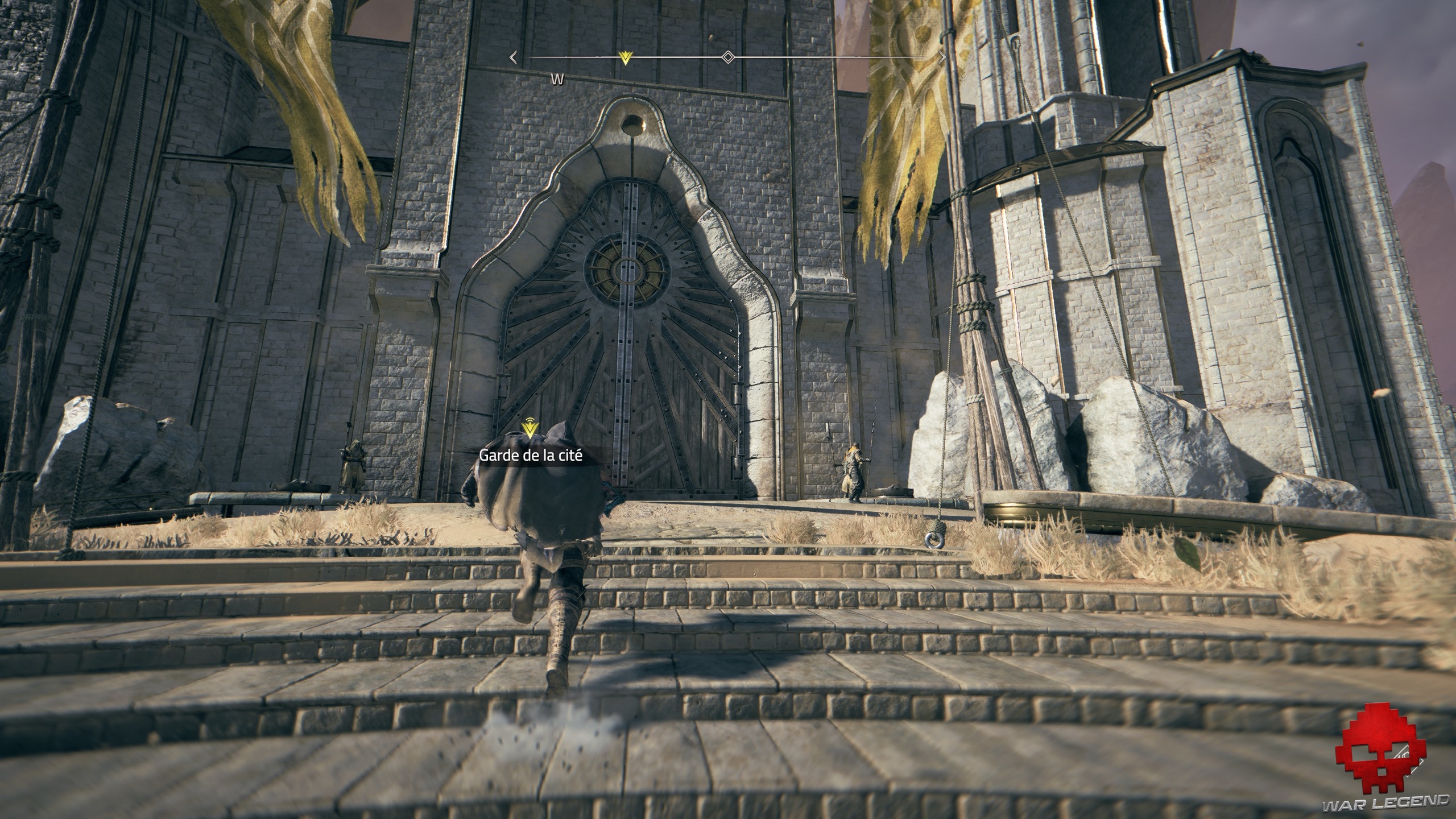Click the yellow objective marker on the compass
This screenshot has height=819, width=1456.
point(626,57)
